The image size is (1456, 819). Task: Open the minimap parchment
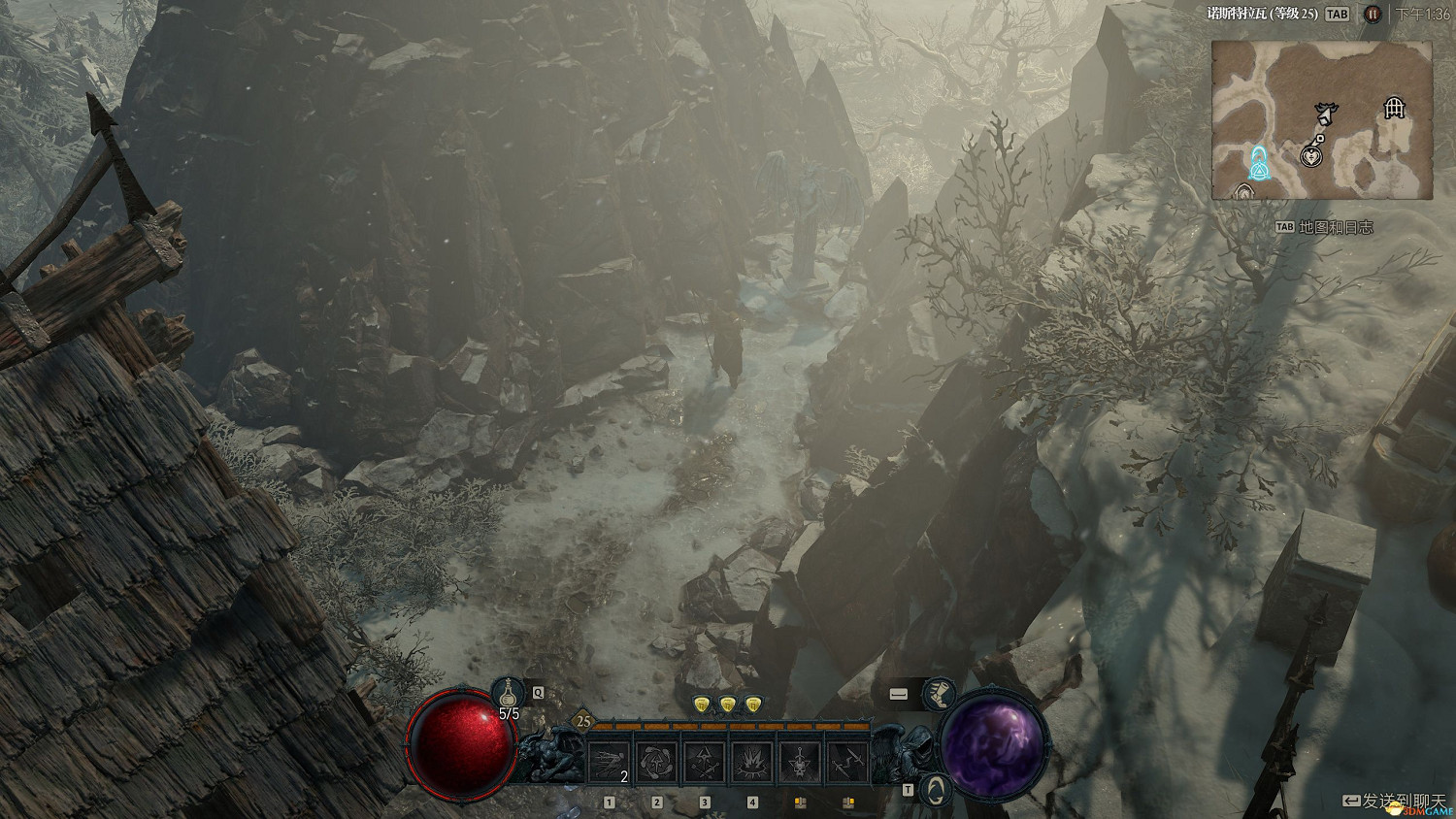click(x=1321, y=119)
